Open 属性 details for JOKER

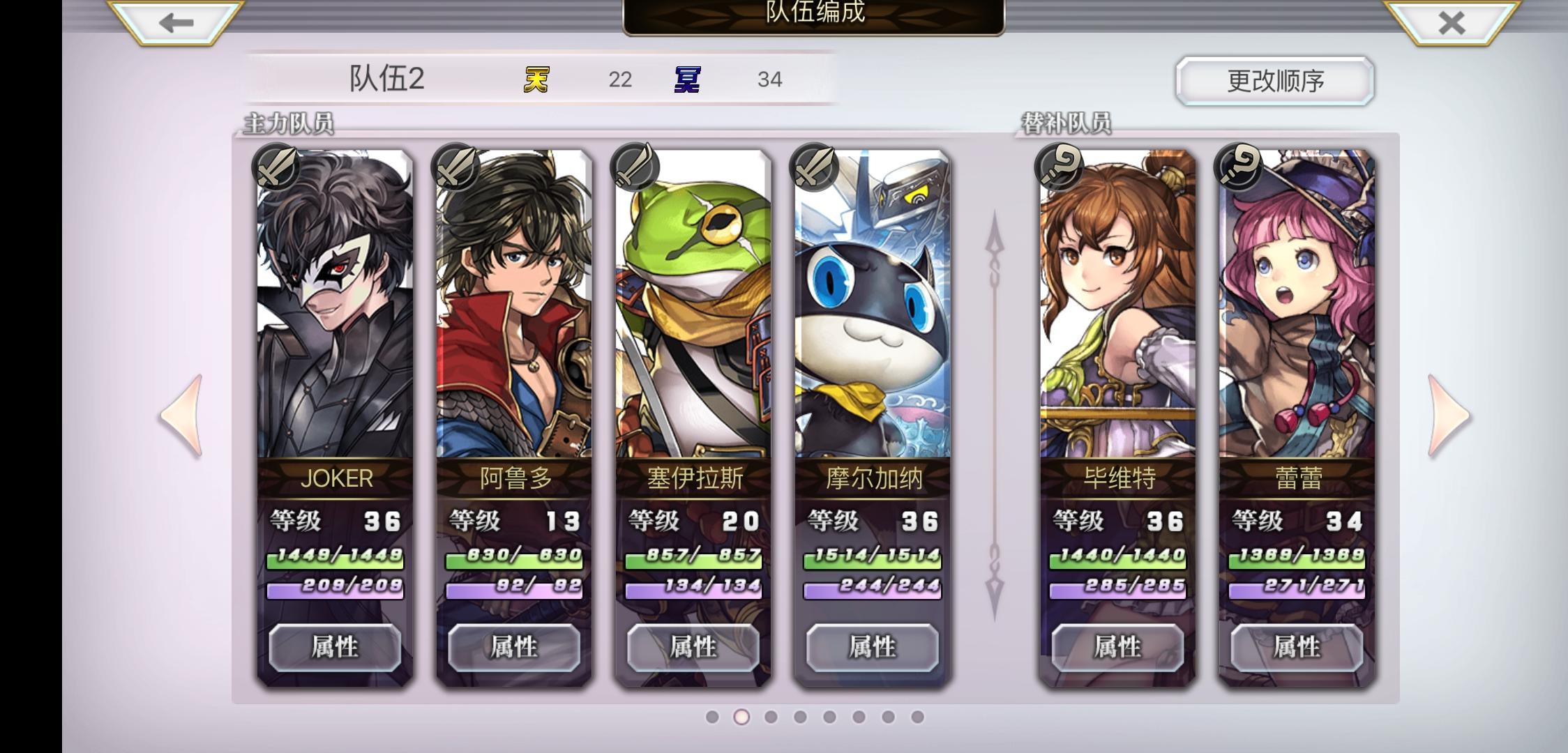[x=335, y=647]
